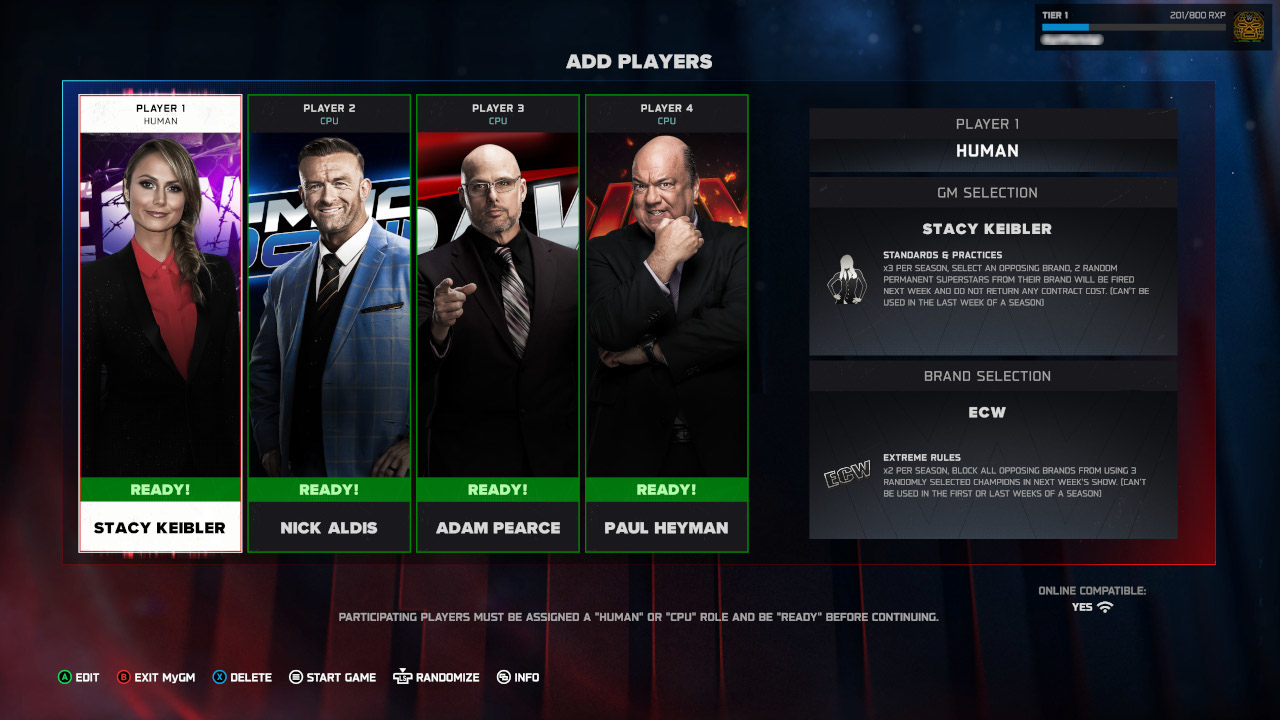The height and width of the screenshot is (720, 1280).
Task: Exit MyGM mode
Action: 156,677
